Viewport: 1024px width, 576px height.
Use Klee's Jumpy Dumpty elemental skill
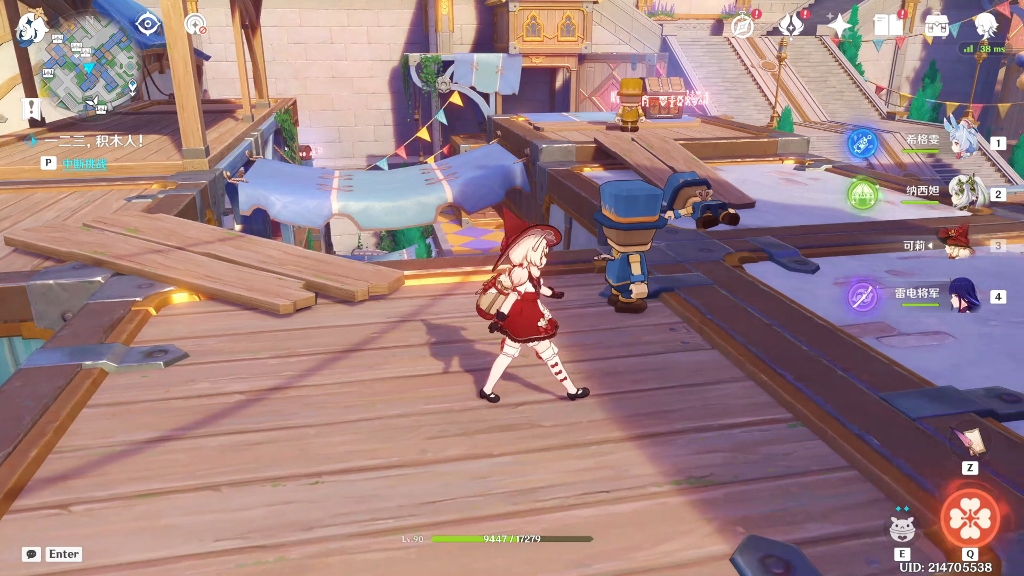click(x=903, y=526)
